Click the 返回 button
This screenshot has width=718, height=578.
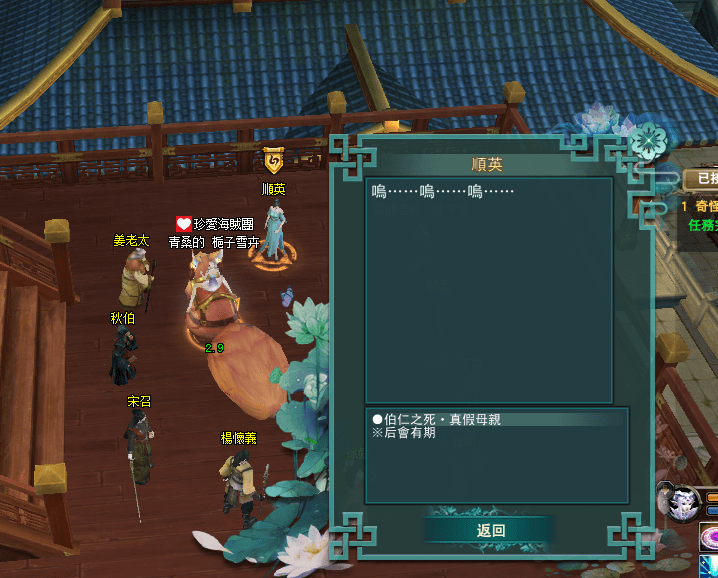490,531
